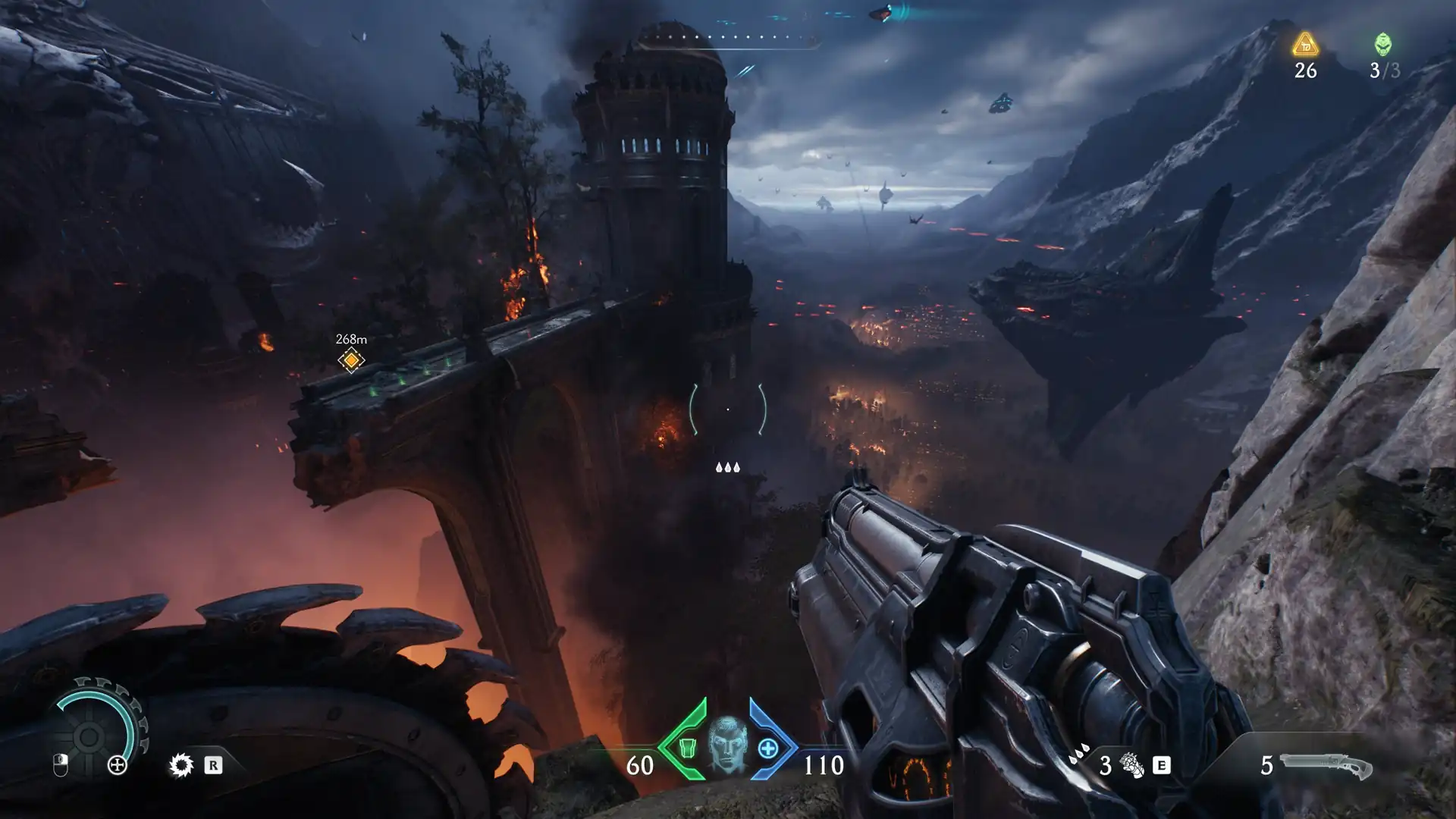This screenshot has height=819, width=1456.
Task: Select the green demon head lives icon
Action: (x=1383, y=45)
